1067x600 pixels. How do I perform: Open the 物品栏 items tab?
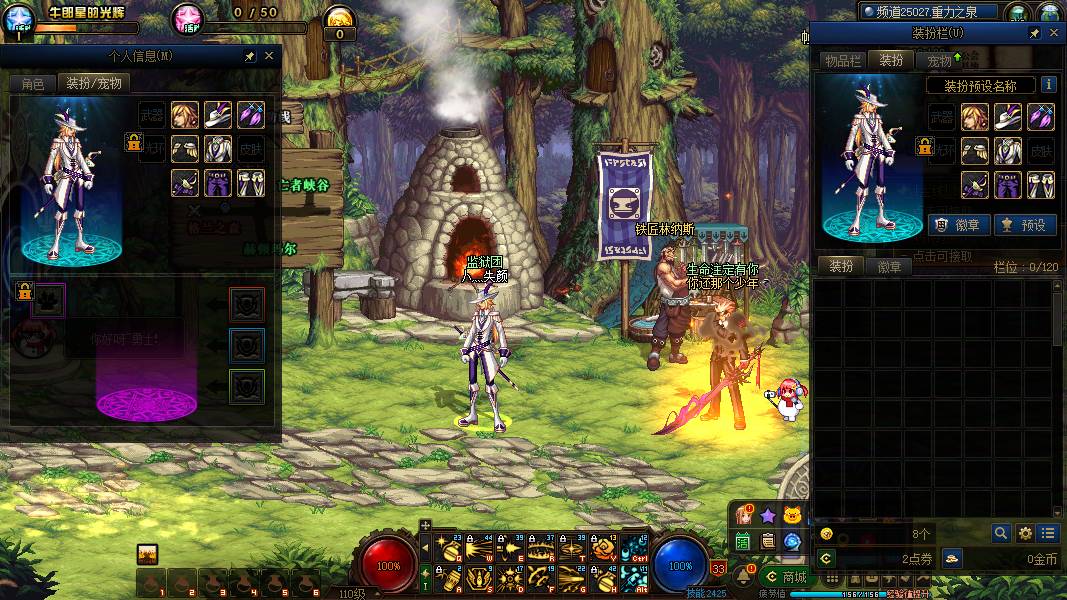[x=842, y=60]
